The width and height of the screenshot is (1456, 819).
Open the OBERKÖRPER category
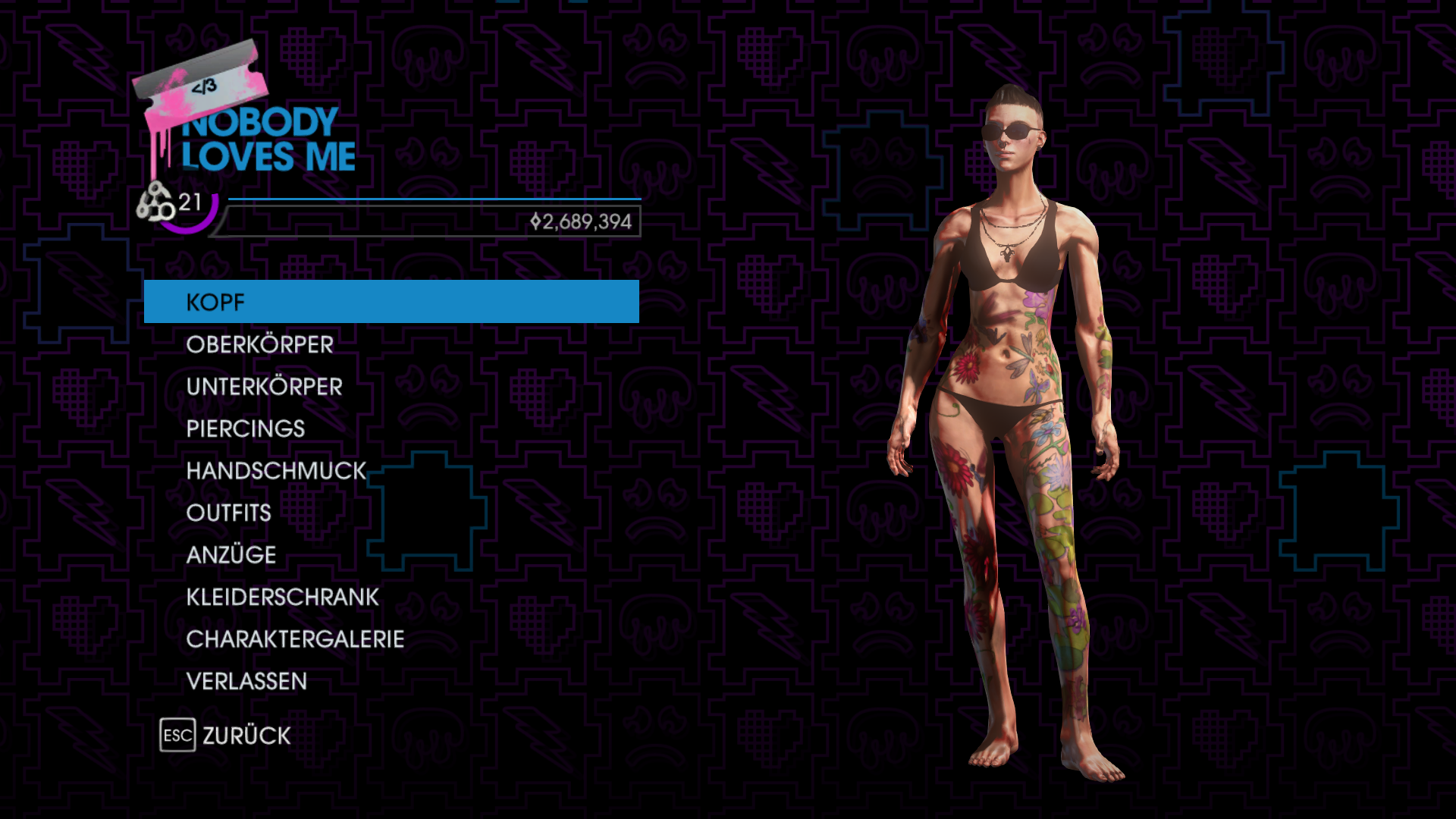[x=259, y=345]
